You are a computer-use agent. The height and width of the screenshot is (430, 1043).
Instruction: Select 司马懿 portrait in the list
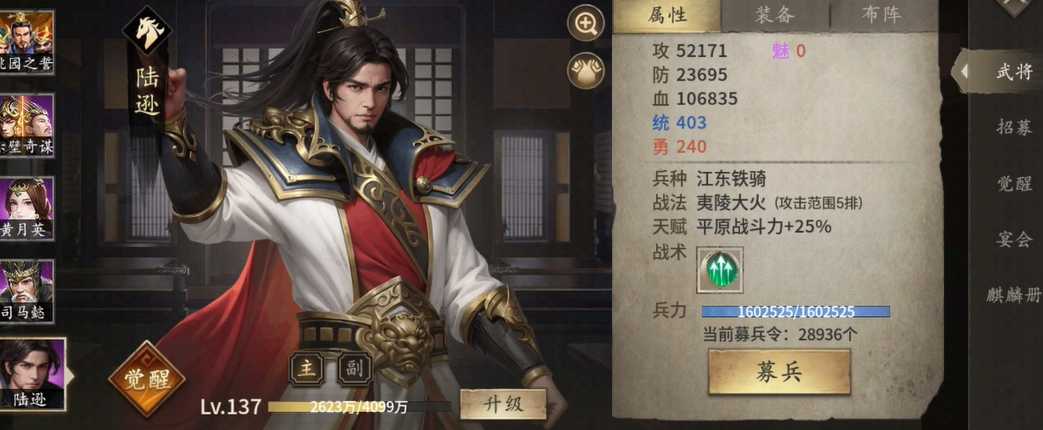(x=28, y=290)
